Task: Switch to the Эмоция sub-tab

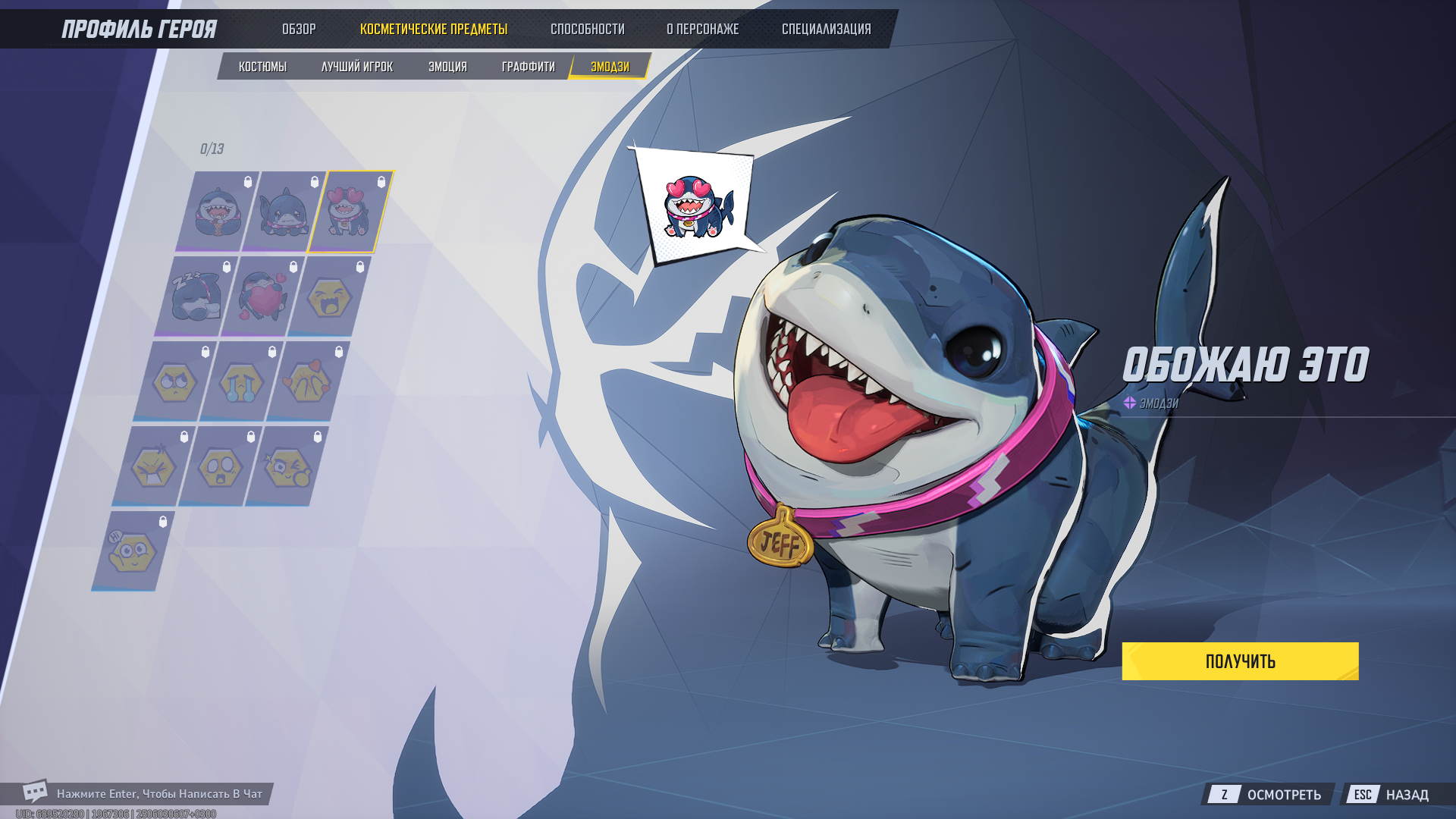Action: pyautogui.click(x=447, y=67)
